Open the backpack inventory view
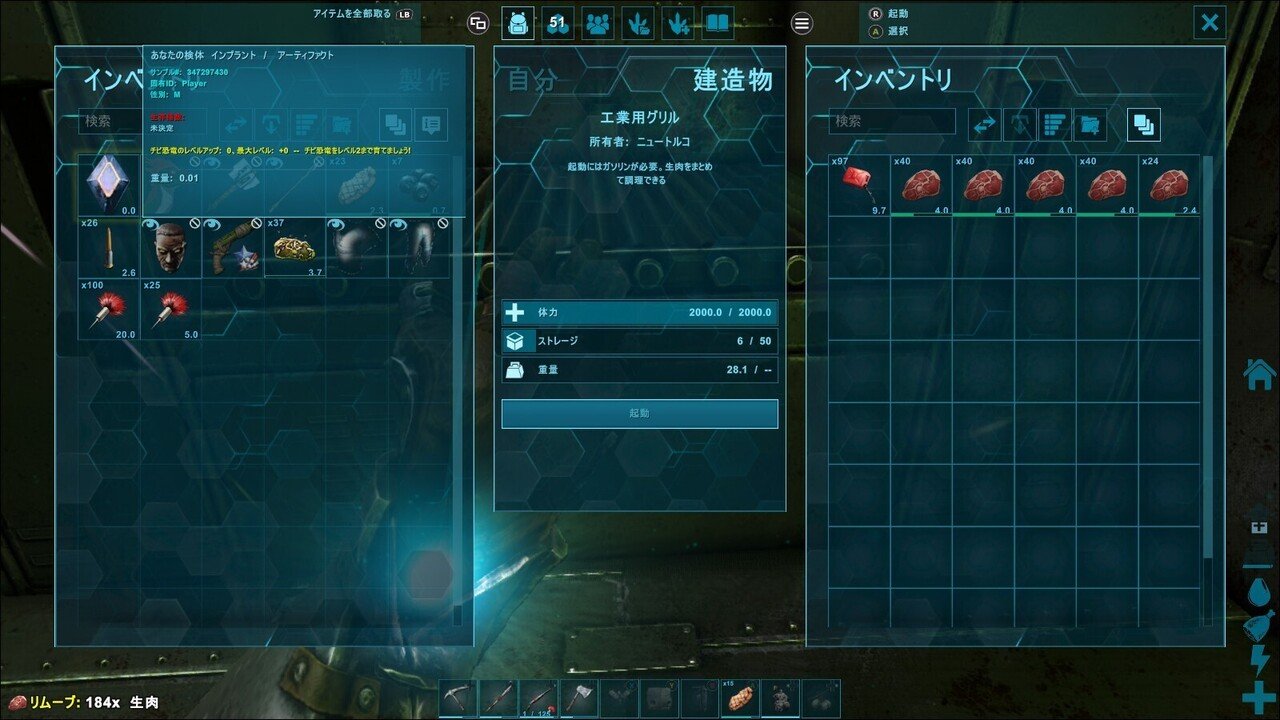The height and width of the screenshot is (720, 1280). (x=518, y=23)
